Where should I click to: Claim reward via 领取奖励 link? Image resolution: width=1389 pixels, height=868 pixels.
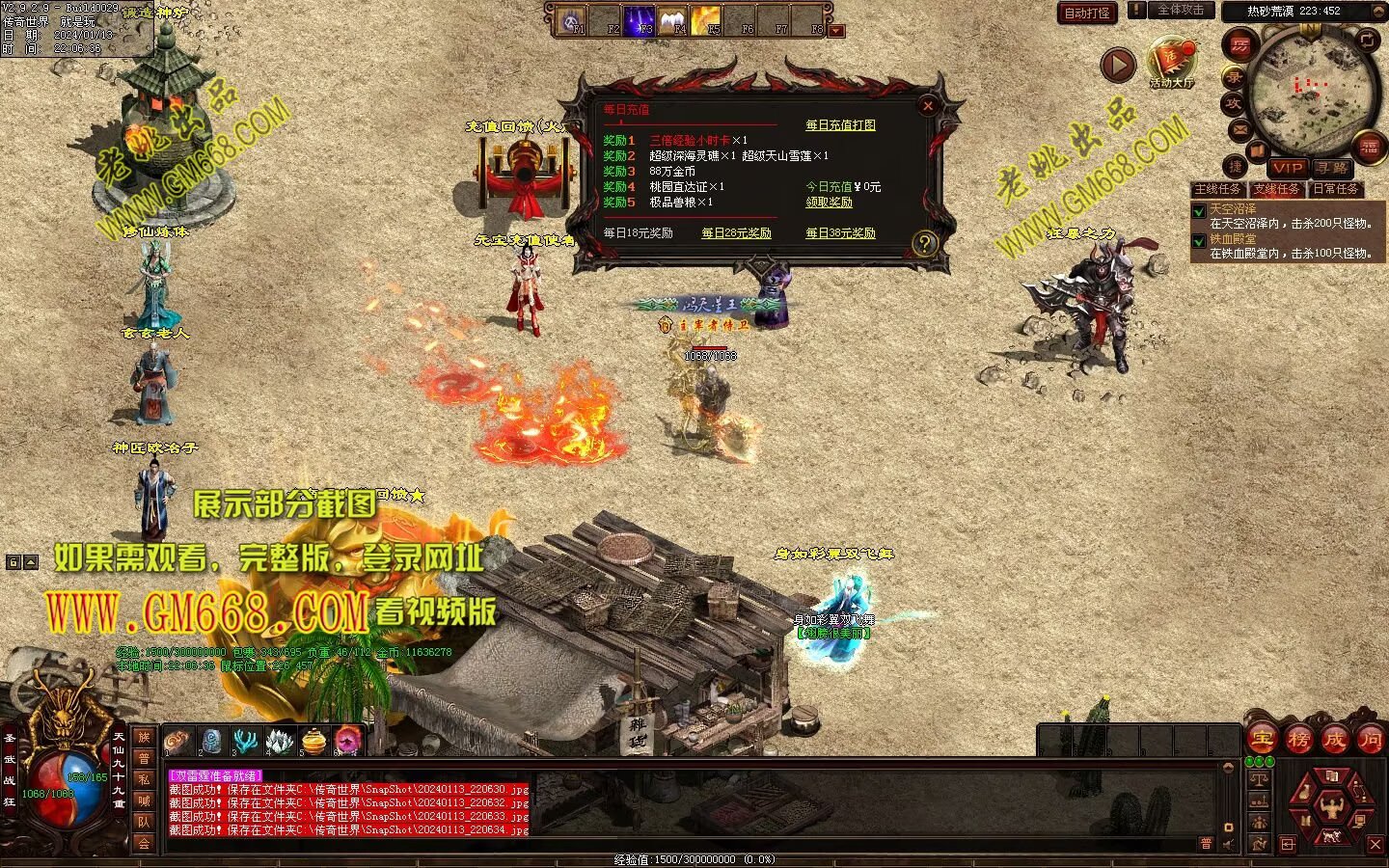tap(829, 203)
